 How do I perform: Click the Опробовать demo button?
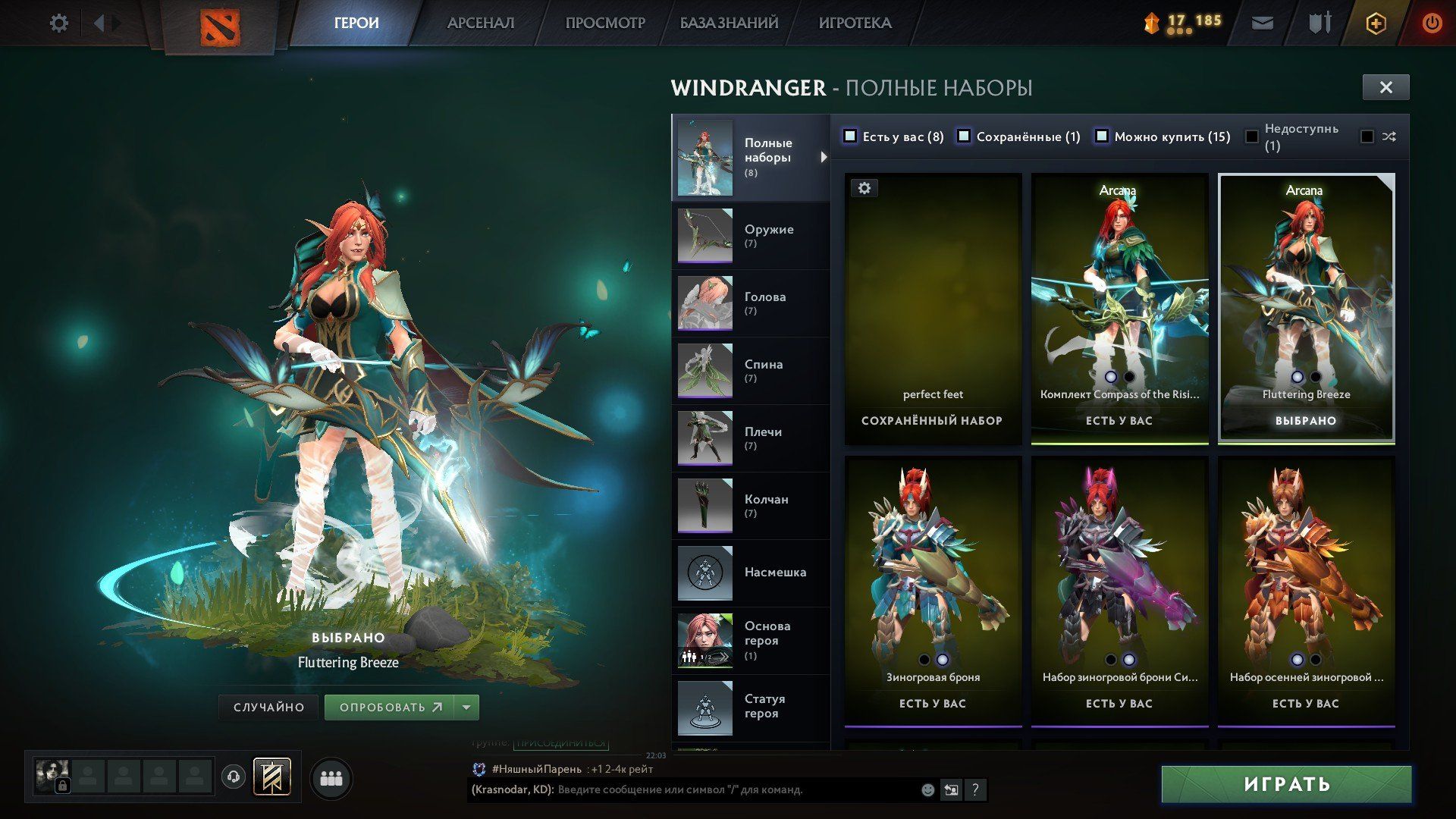click(390, 708)
